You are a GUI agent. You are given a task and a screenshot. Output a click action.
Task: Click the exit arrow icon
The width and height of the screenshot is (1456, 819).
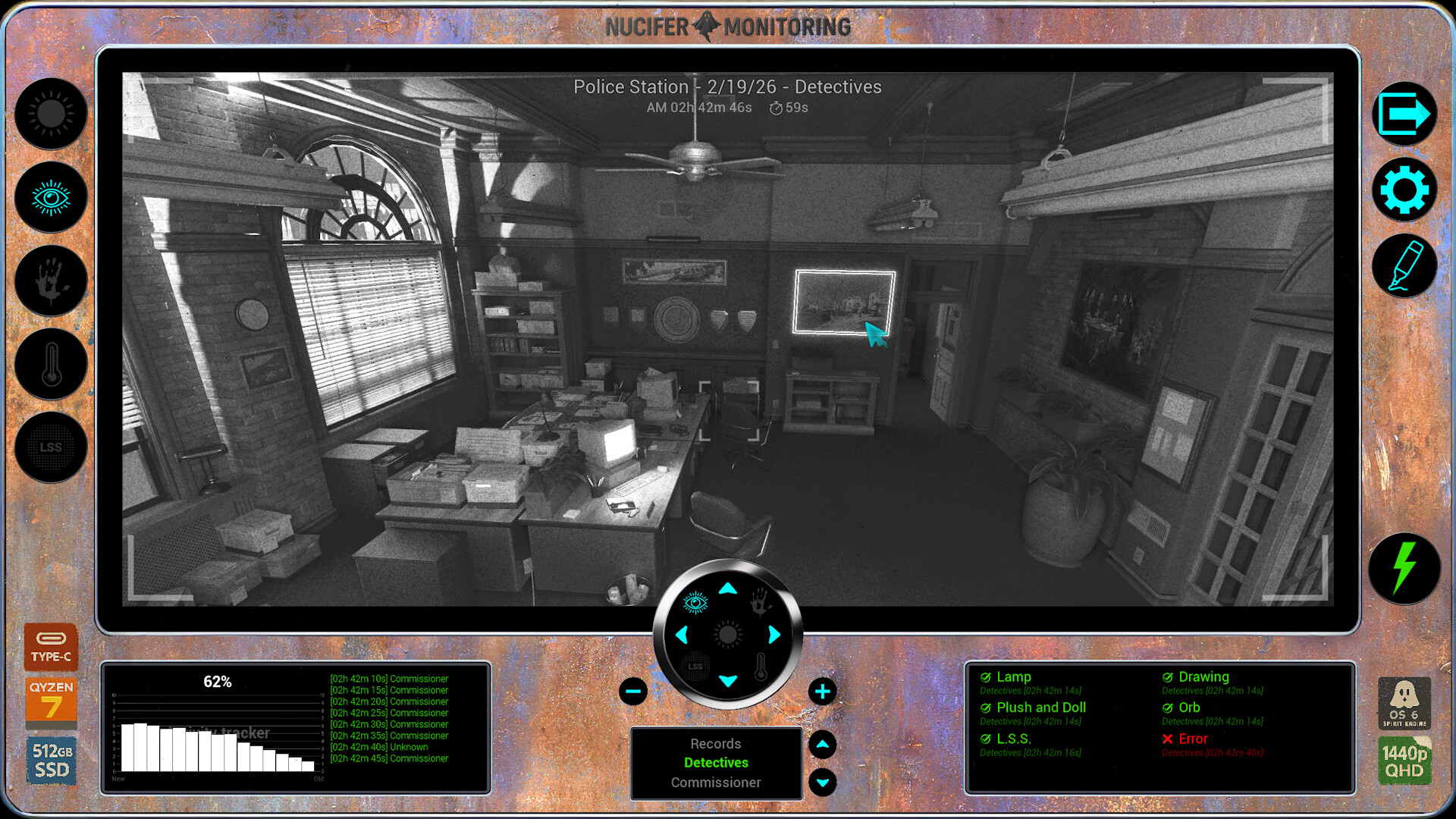click(x=1404, y=114)
